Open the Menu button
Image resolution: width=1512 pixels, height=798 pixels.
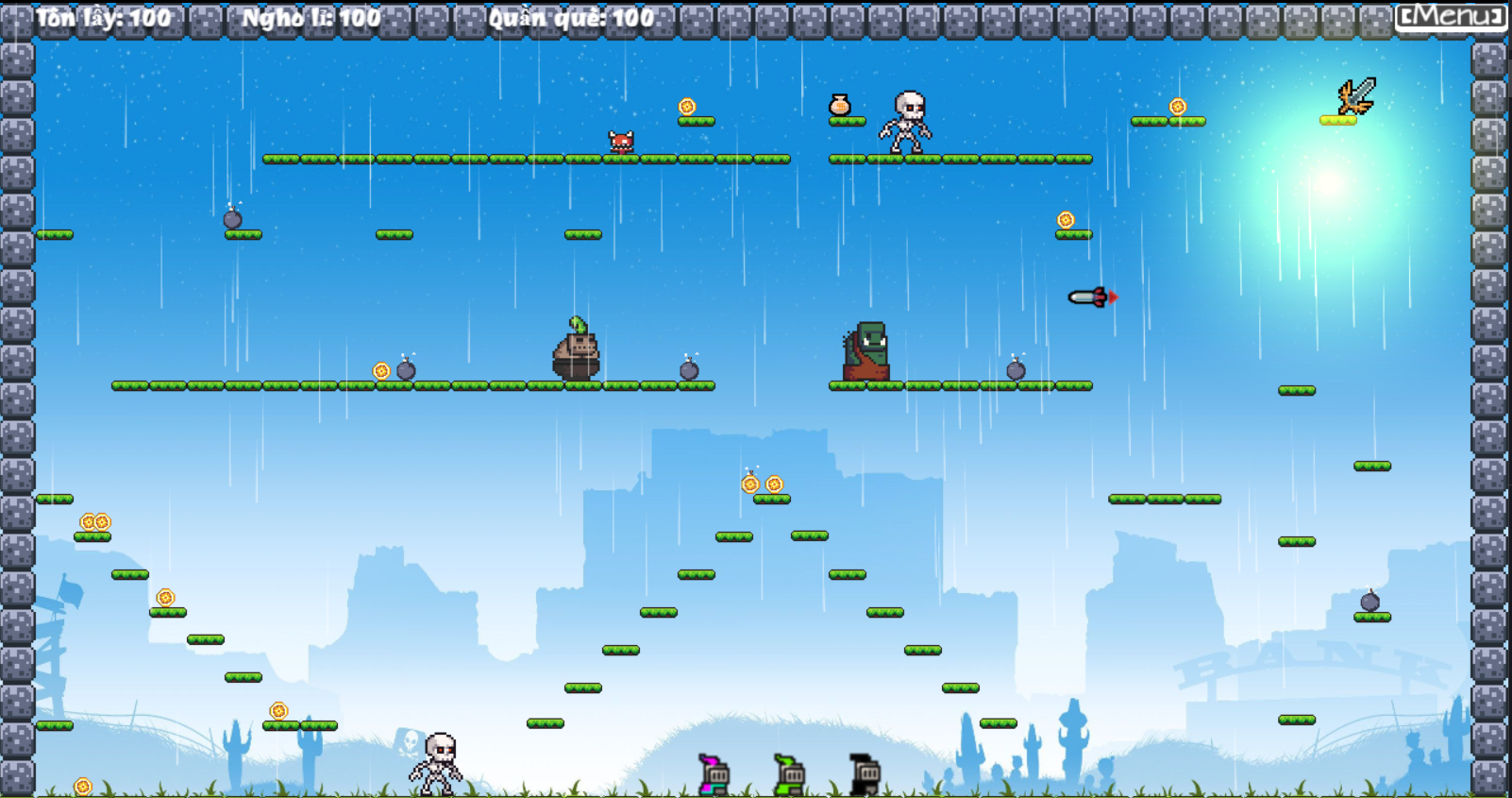click(x=1450, y=16)
